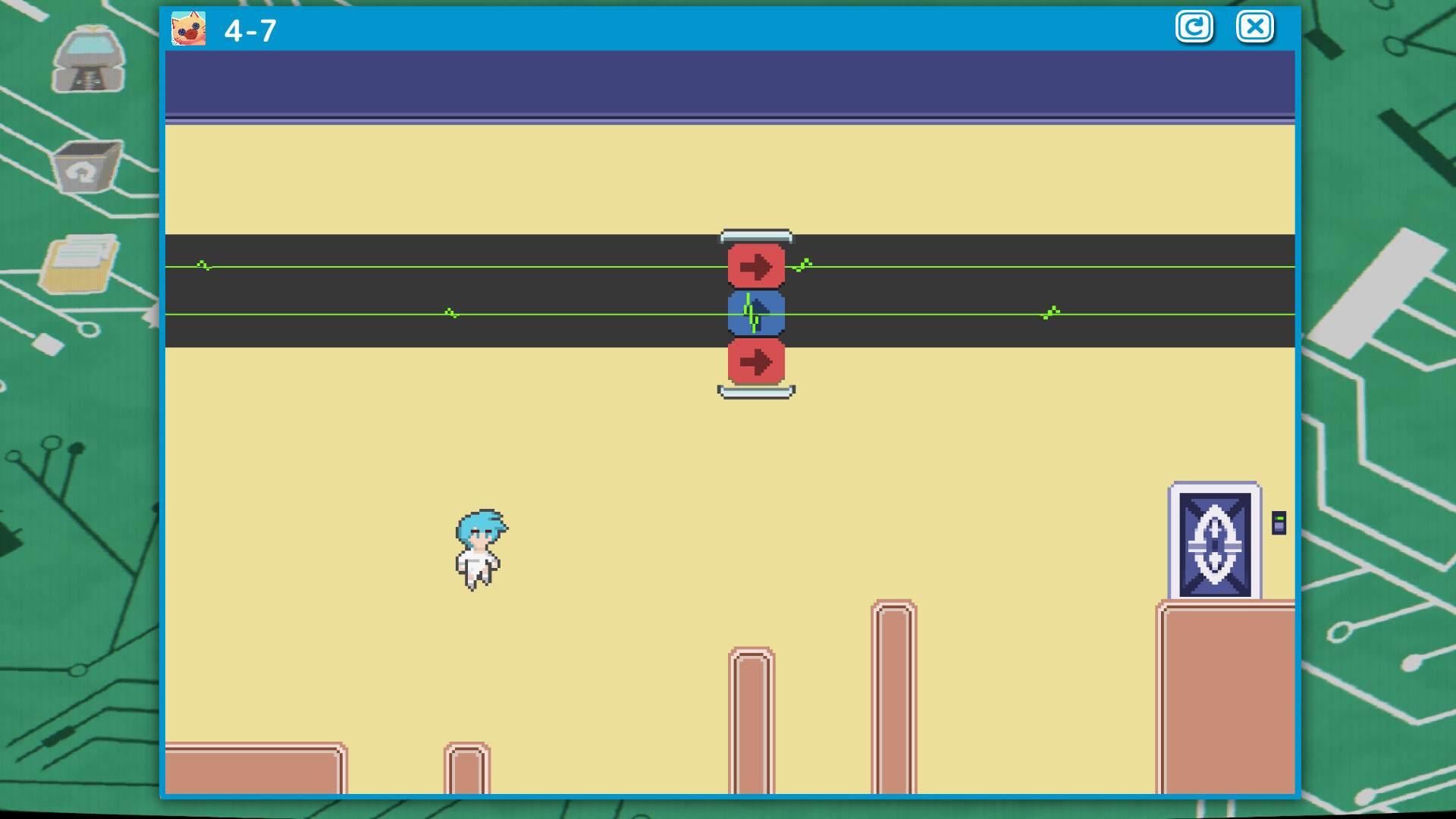1456x819 pixels.
Task: Click the lower red right-arrow block
Action: (756, 362)
